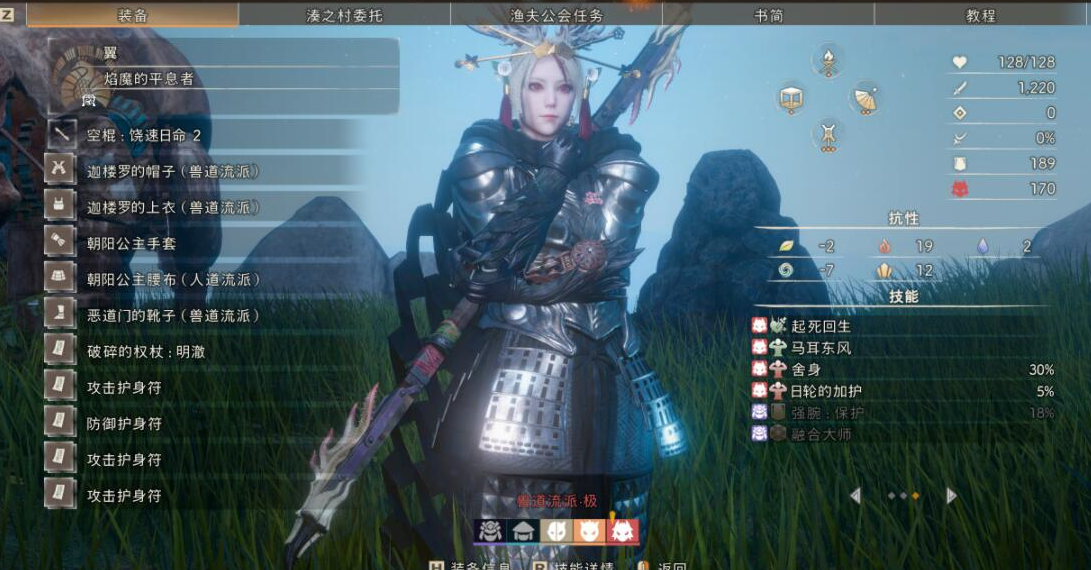Switch to 渔夫公会任务 tab
The image size is (1091, 570).
click(x=556, y=15)
